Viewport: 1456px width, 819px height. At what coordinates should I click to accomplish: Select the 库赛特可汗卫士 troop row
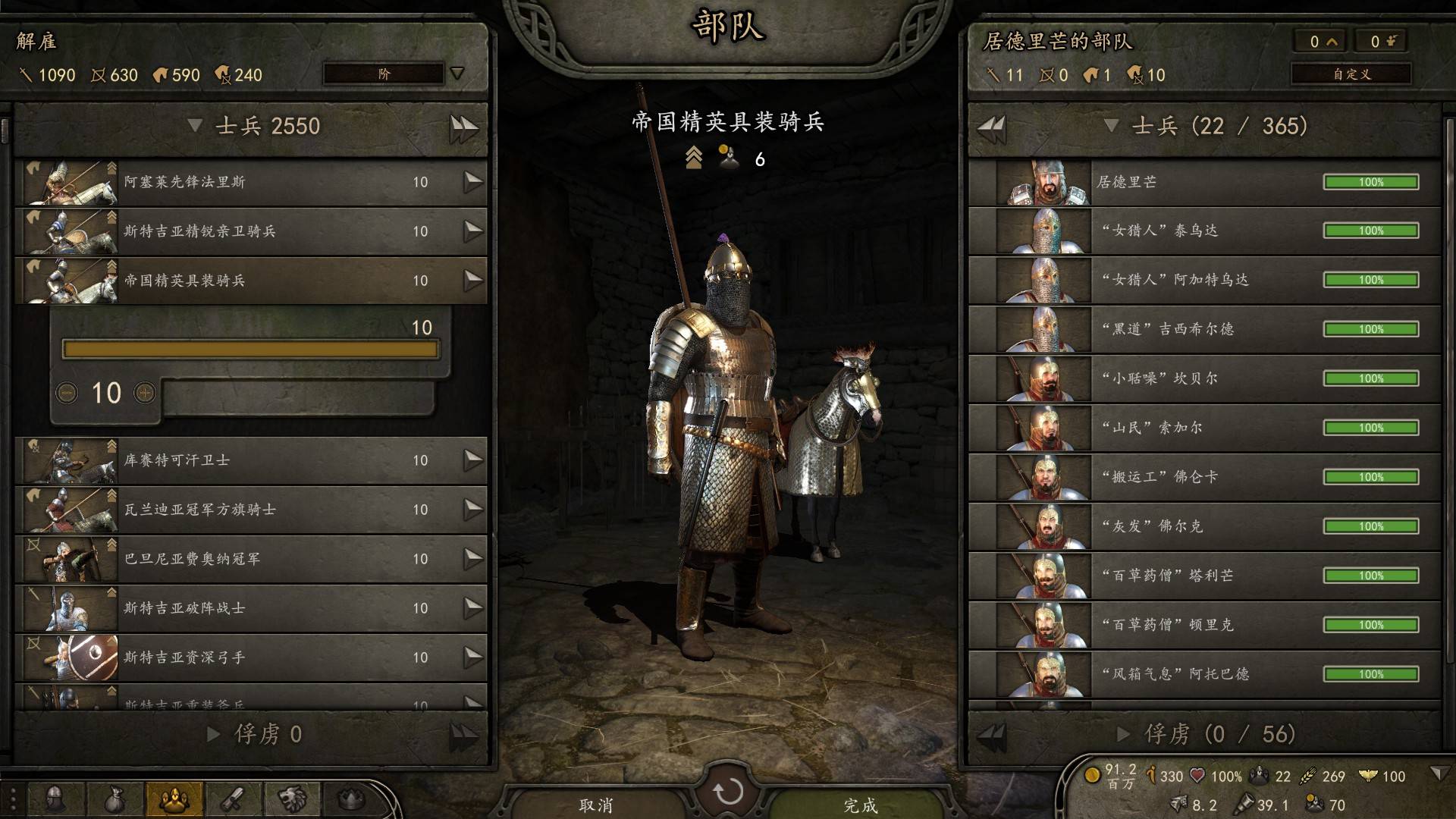tap(250, 460)
